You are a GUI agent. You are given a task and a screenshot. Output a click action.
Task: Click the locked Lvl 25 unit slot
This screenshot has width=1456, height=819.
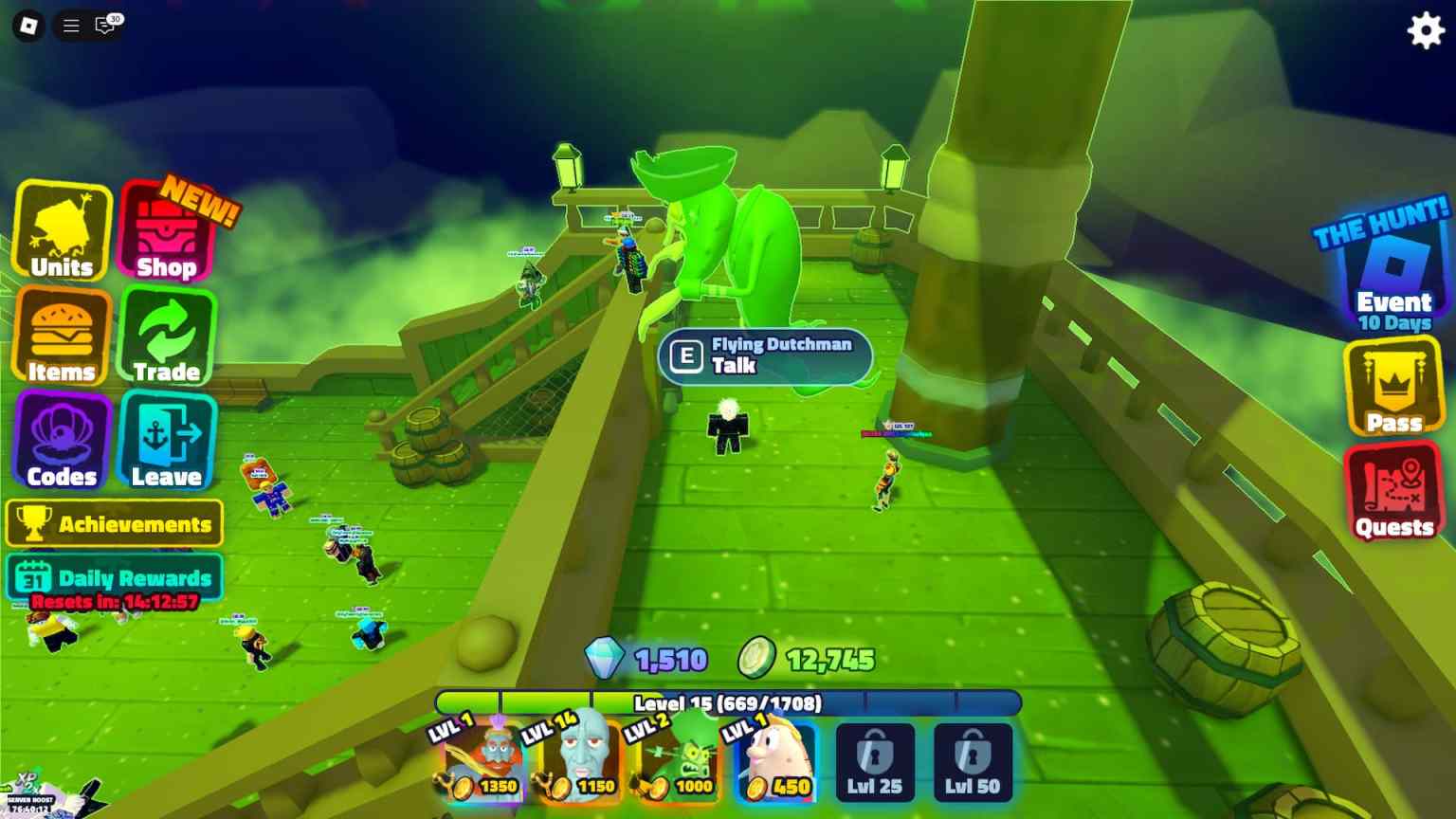(874, 761)
